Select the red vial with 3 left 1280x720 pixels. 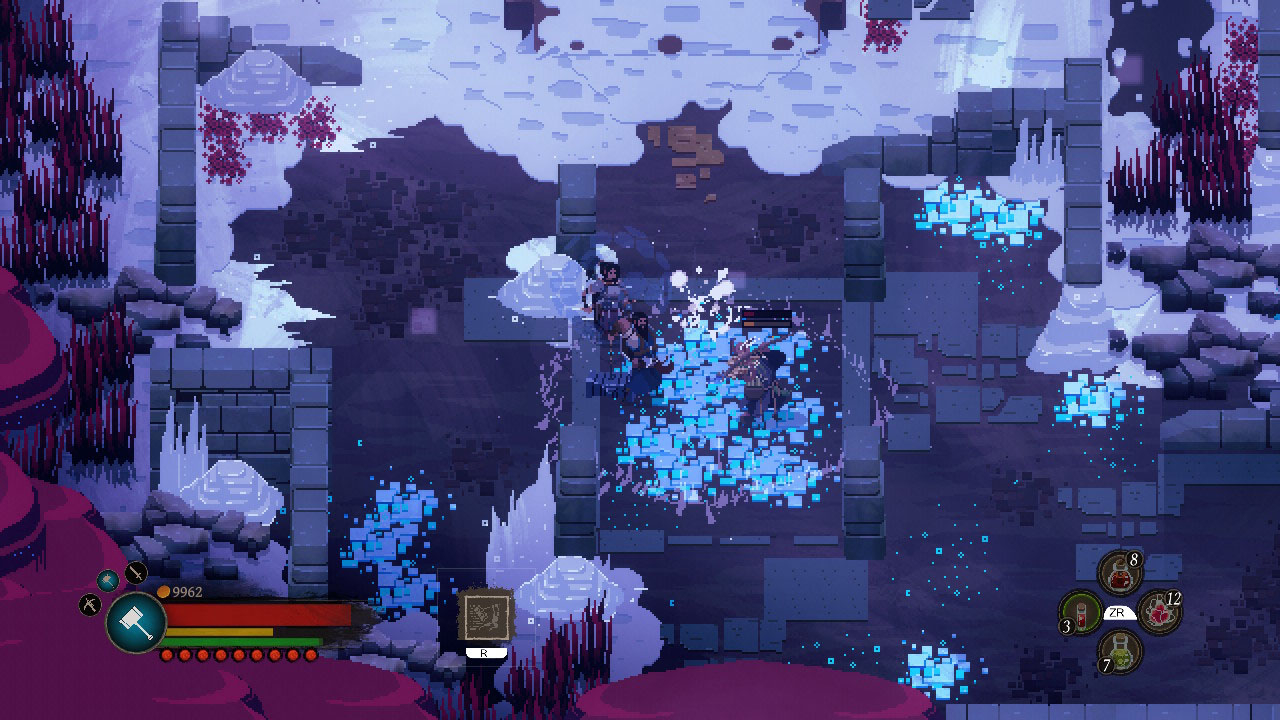point(1080,612)
